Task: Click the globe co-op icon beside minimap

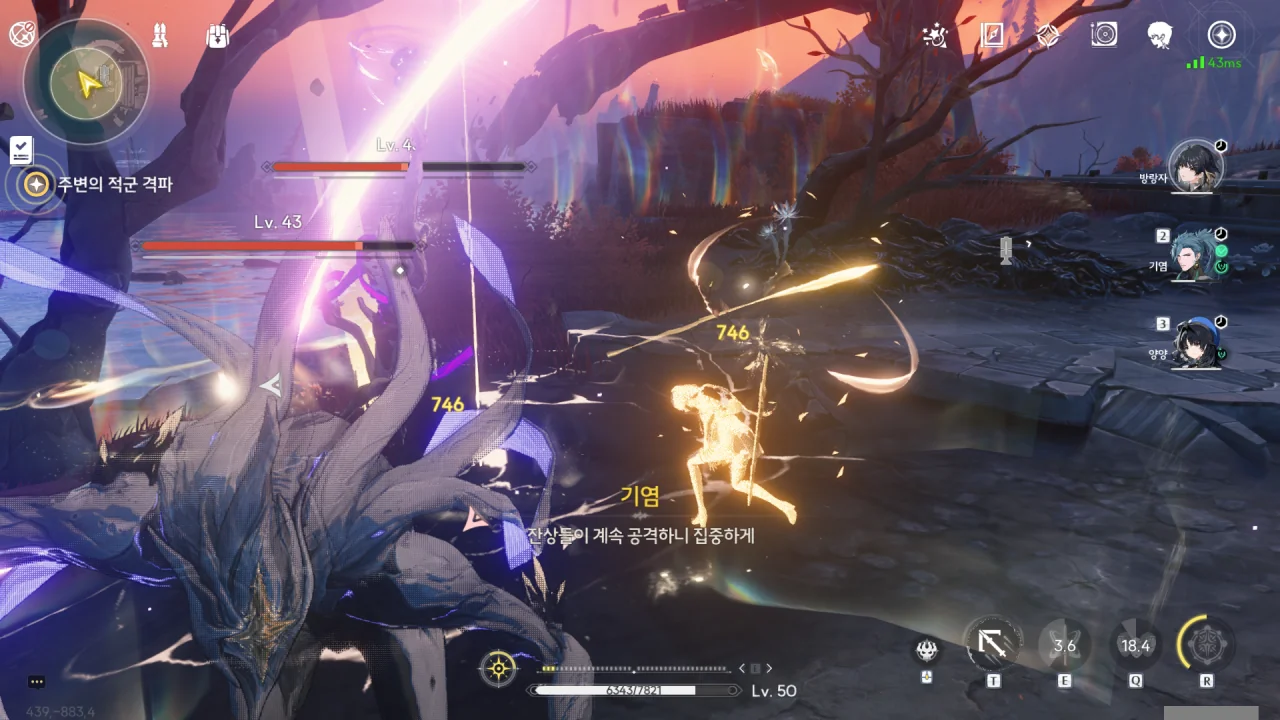Action: [22, 34]
